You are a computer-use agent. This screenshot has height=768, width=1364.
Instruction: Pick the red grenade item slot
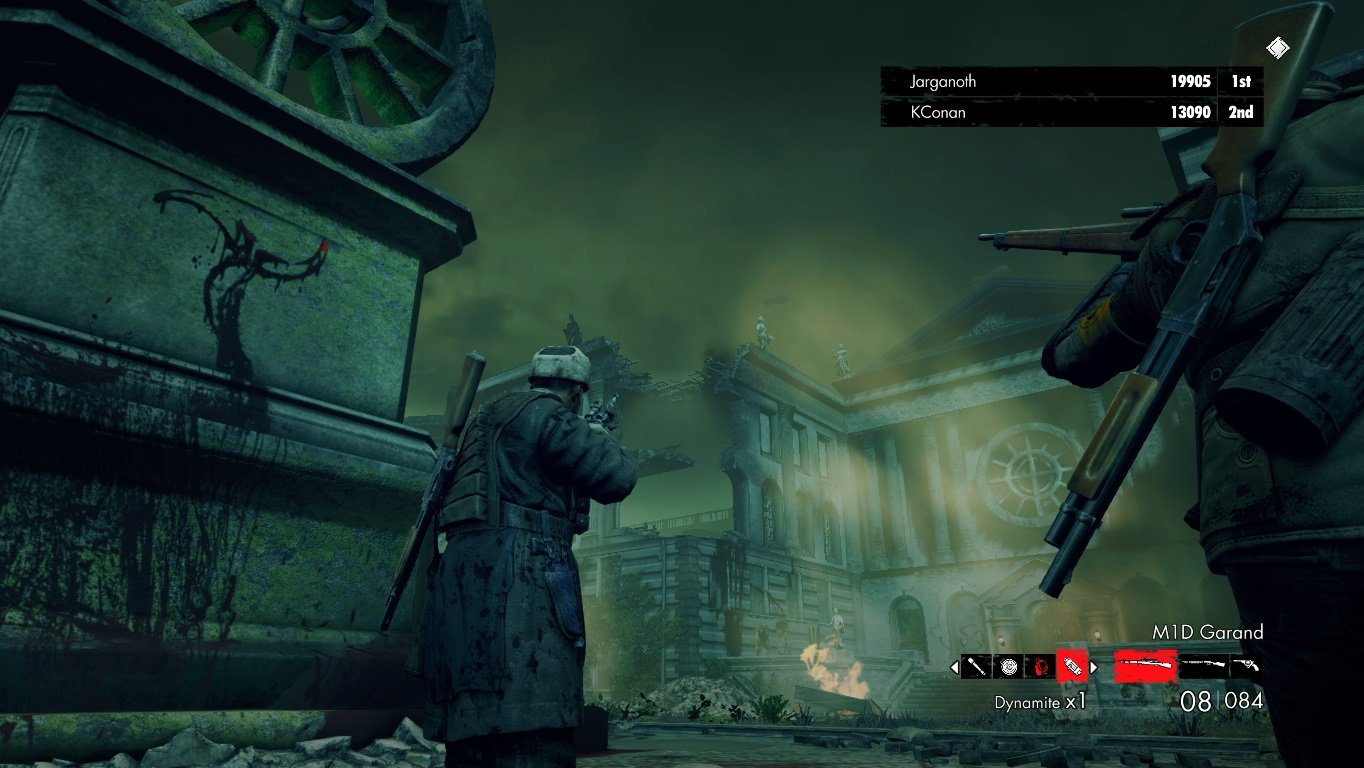1040,666
